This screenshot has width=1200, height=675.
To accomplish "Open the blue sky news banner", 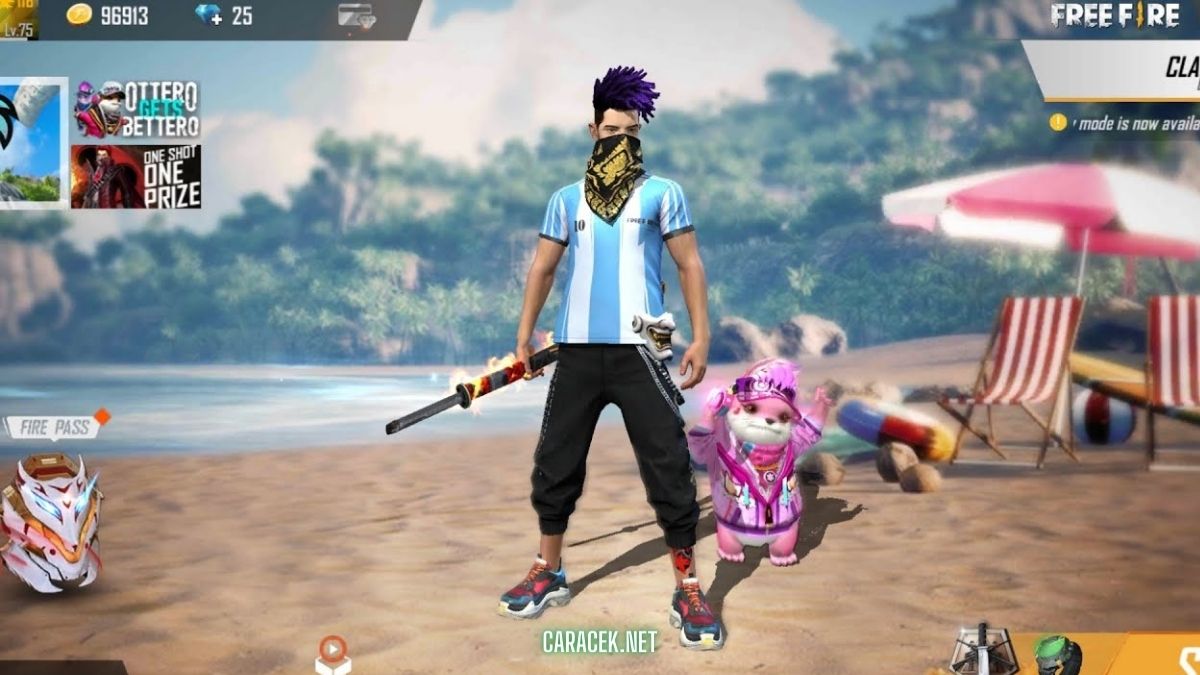I will 32,141.
